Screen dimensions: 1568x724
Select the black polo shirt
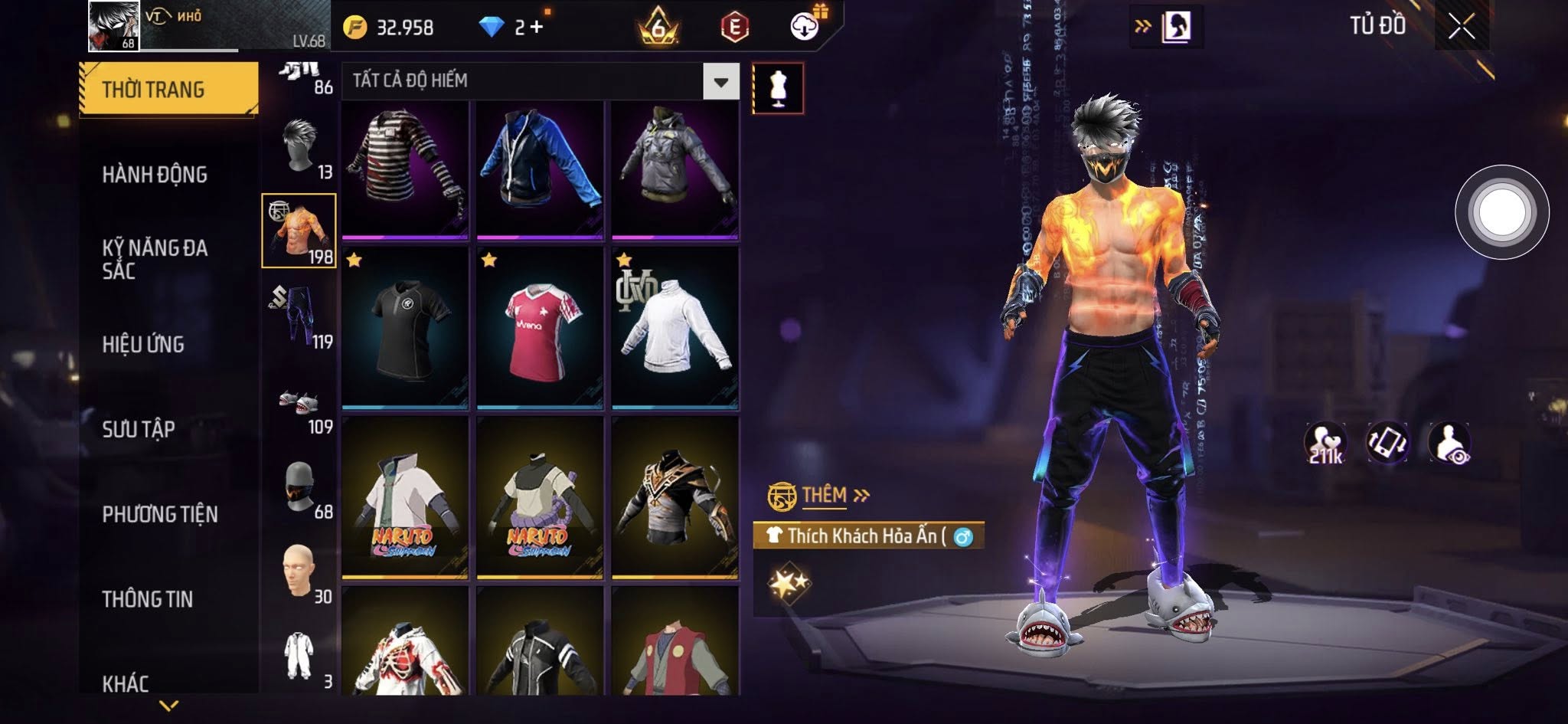point(405,328)
